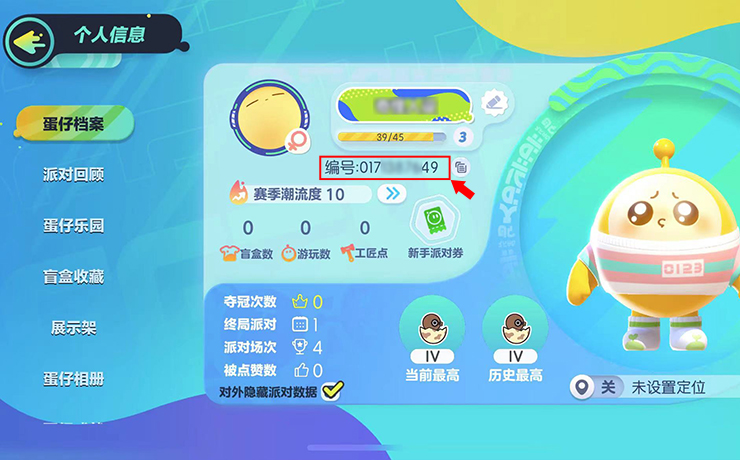Click the 盲盒数 stat icon
The image size is (740, 460).
coord(229,253)
